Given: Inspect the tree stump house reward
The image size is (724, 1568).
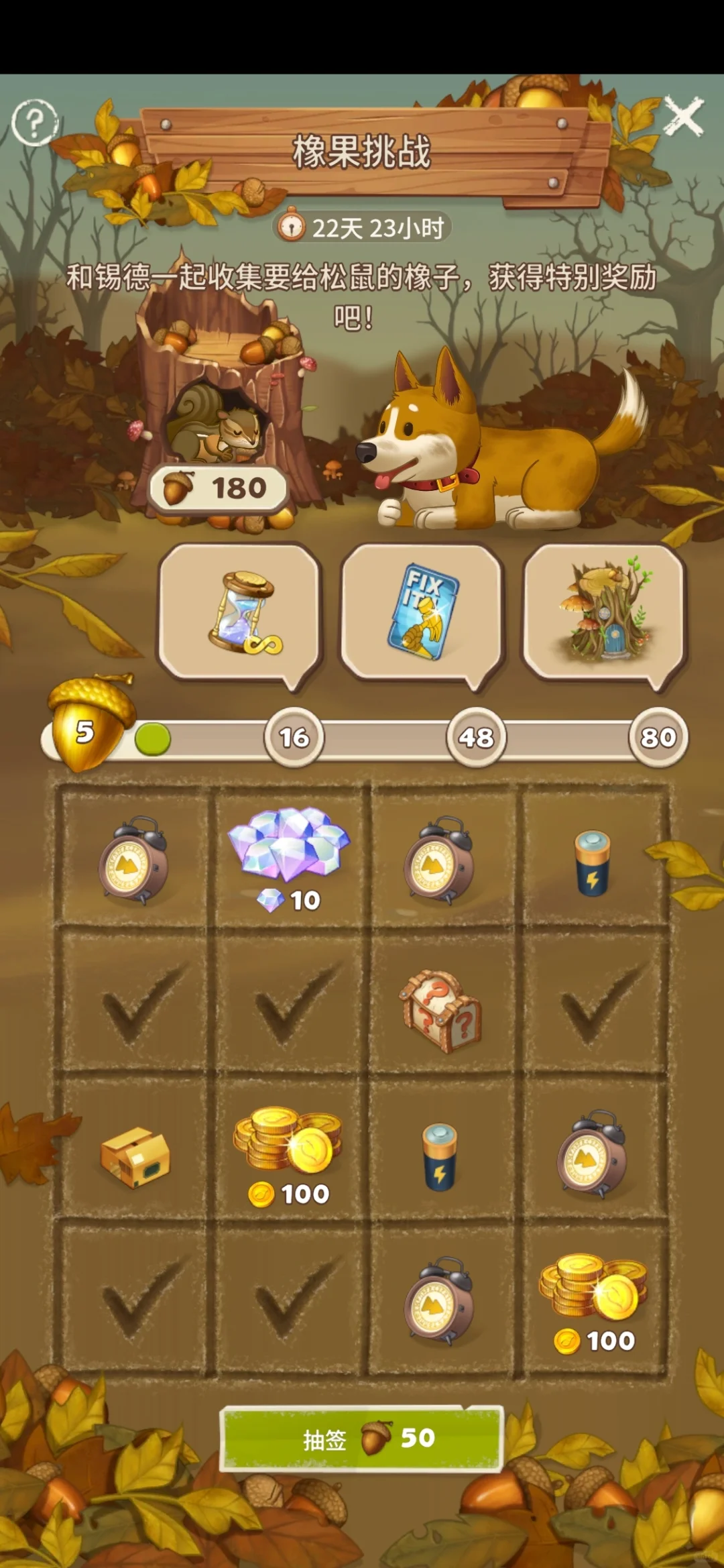Looking at the screenshot, I should tap(603, 613).
